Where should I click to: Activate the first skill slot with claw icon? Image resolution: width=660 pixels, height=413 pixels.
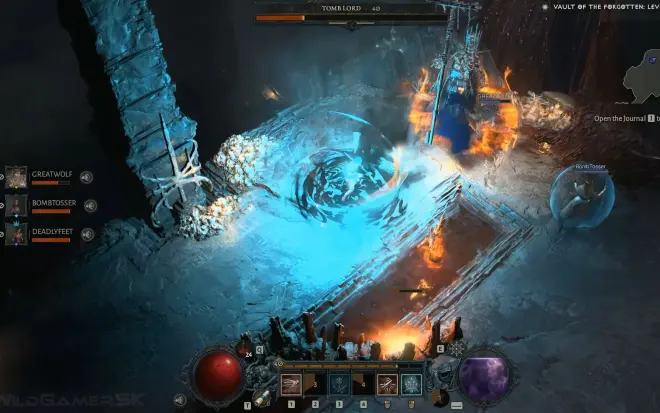291,383
